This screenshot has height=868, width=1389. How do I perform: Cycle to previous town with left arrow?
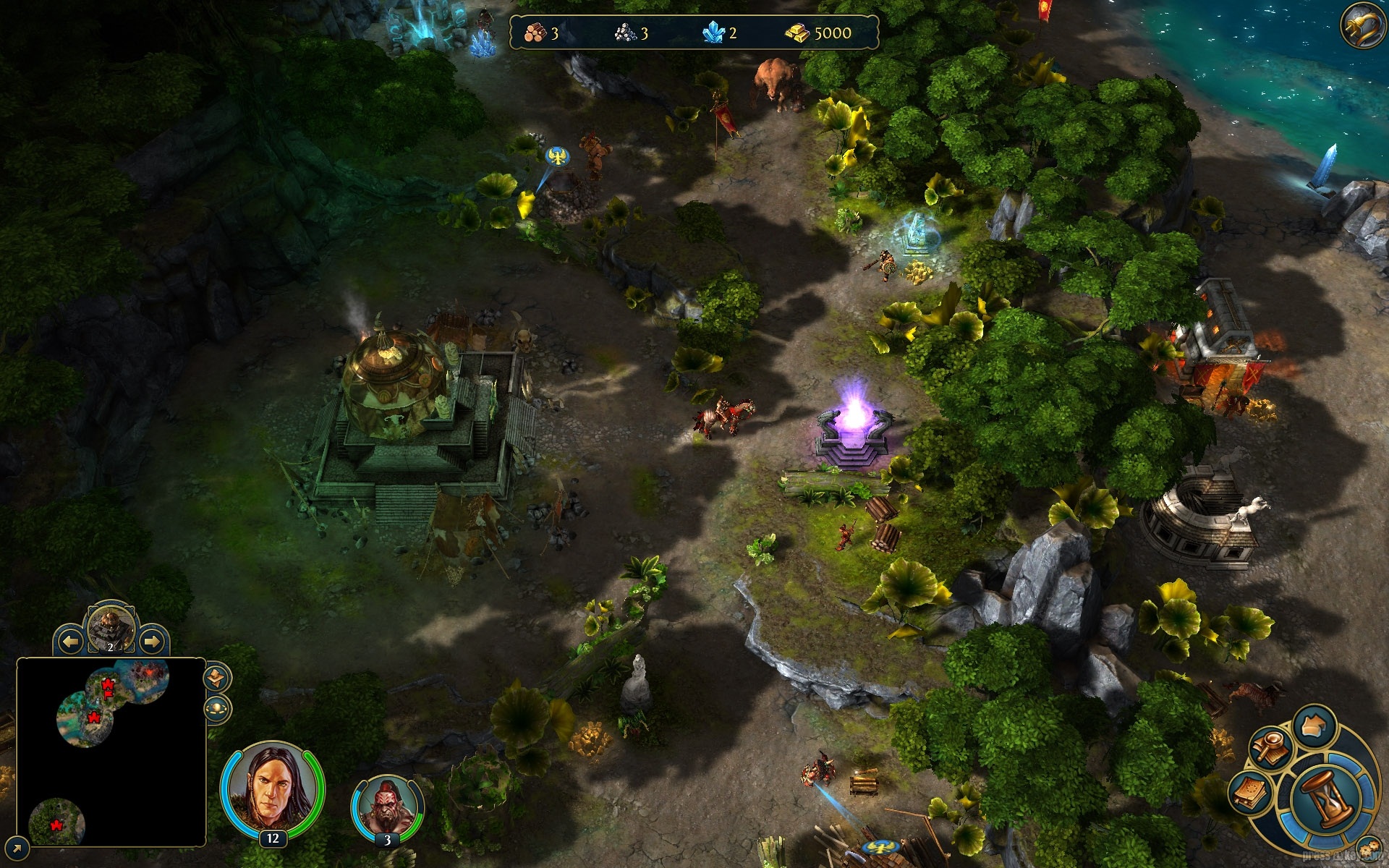pyautogui.click(x=70, y=642)
